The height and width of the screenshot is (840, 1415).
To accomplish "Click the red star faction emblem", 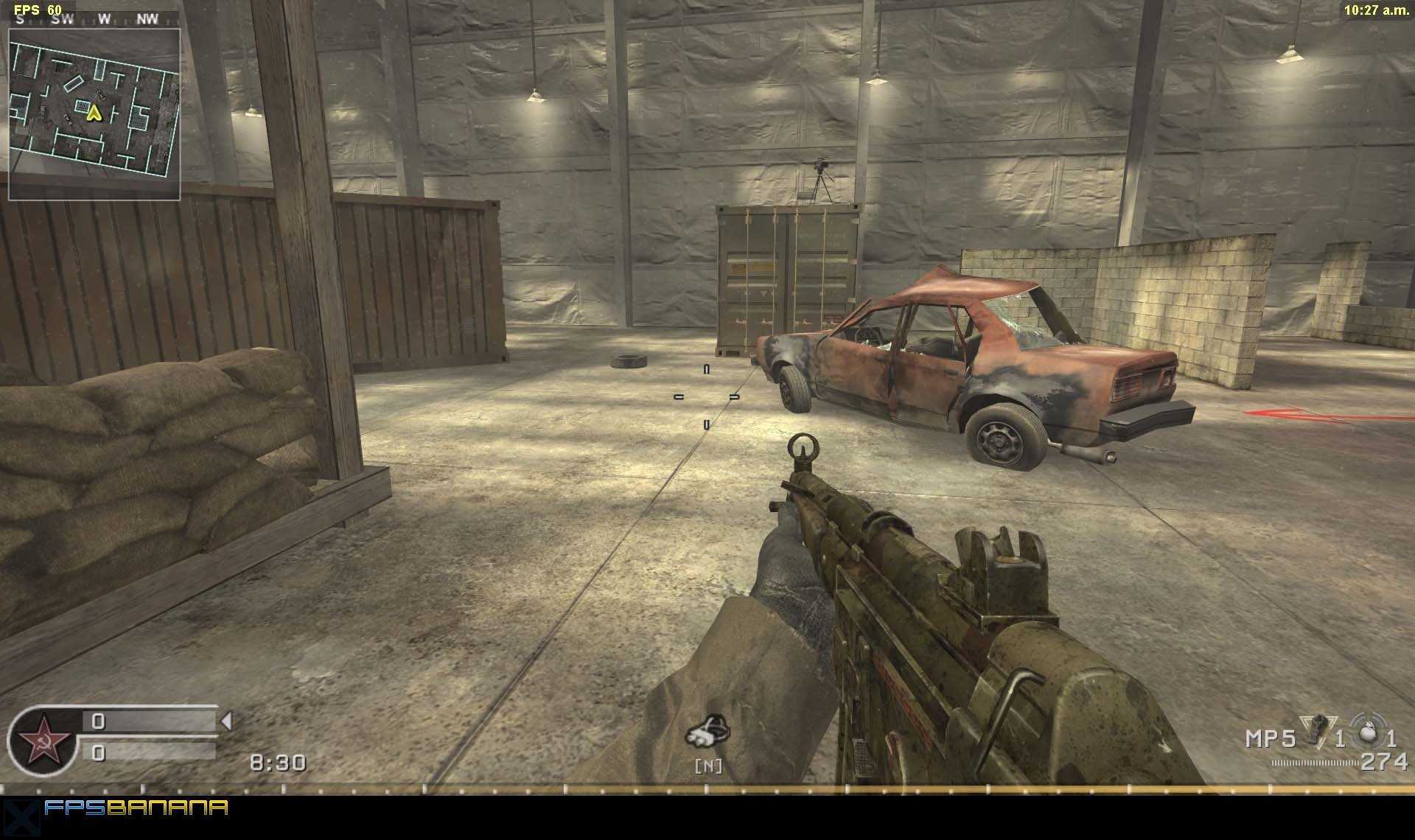I will point(43,741).
